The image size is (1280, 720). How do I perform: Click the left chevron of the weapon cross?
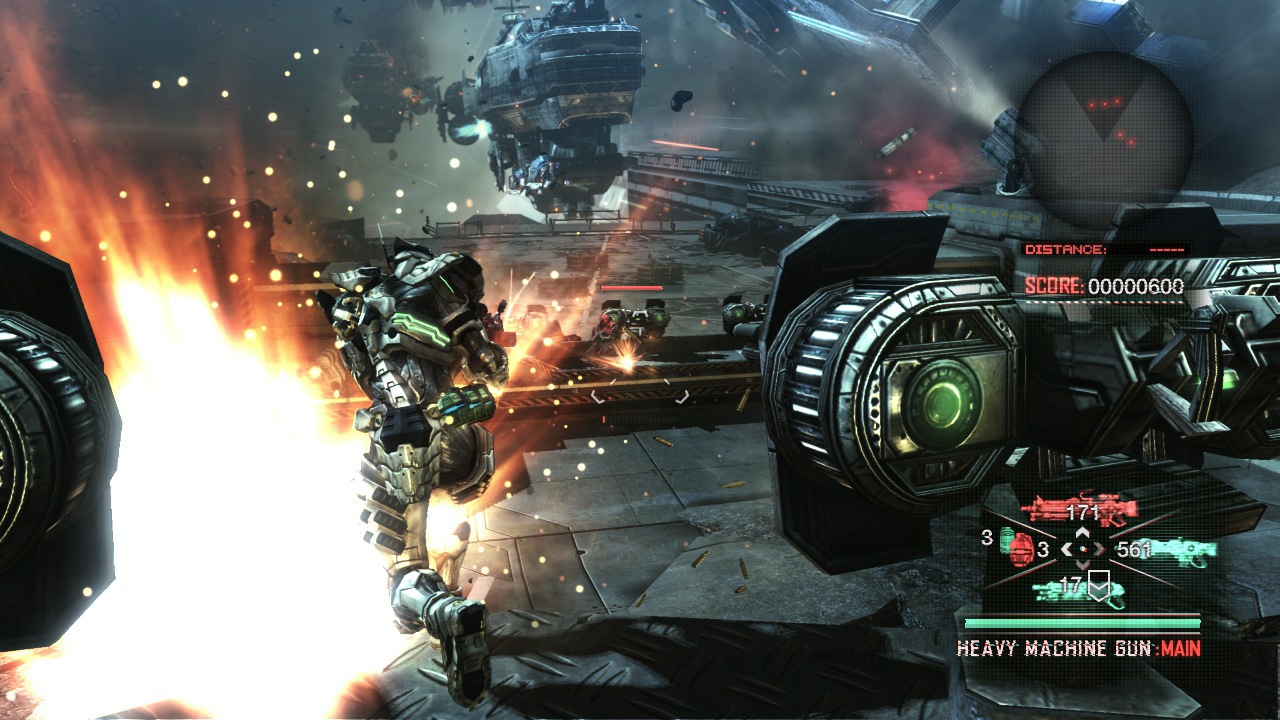1067,549
